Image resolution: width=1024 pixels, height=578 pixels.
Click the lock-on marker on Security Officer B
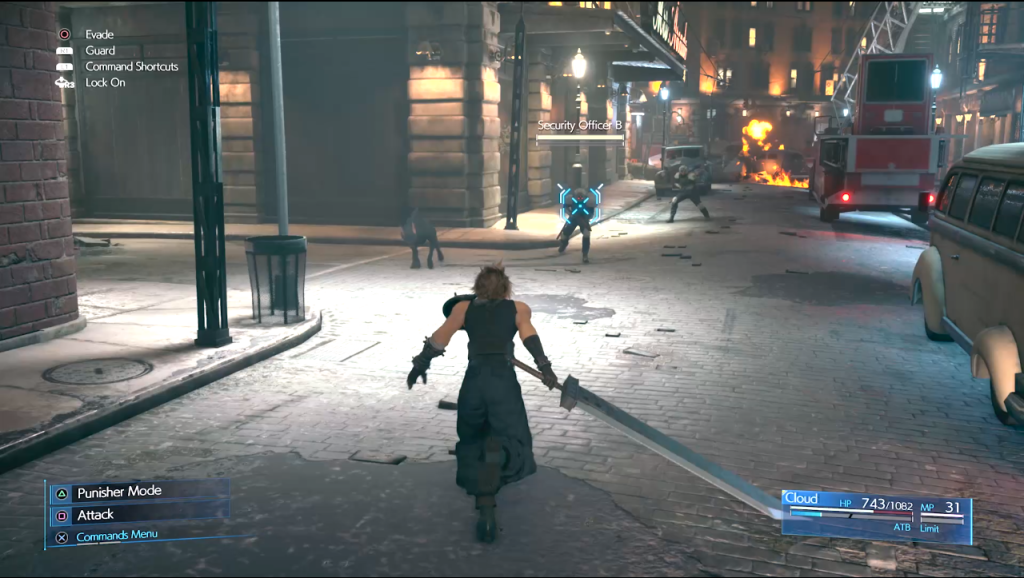(580, 204)
